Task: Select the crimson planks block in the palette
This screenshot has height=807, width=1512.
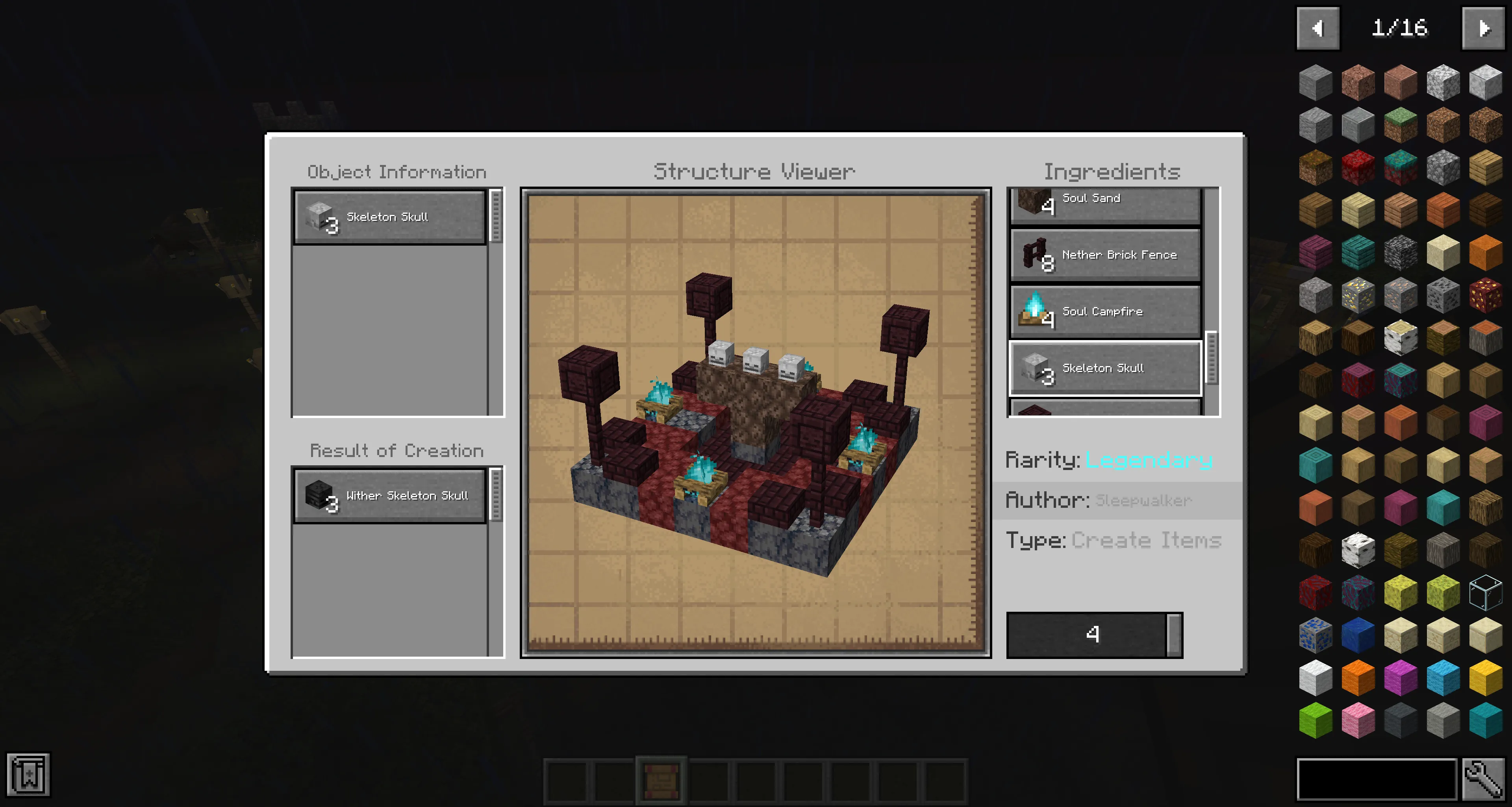Action: click(x=1316, y=252)
